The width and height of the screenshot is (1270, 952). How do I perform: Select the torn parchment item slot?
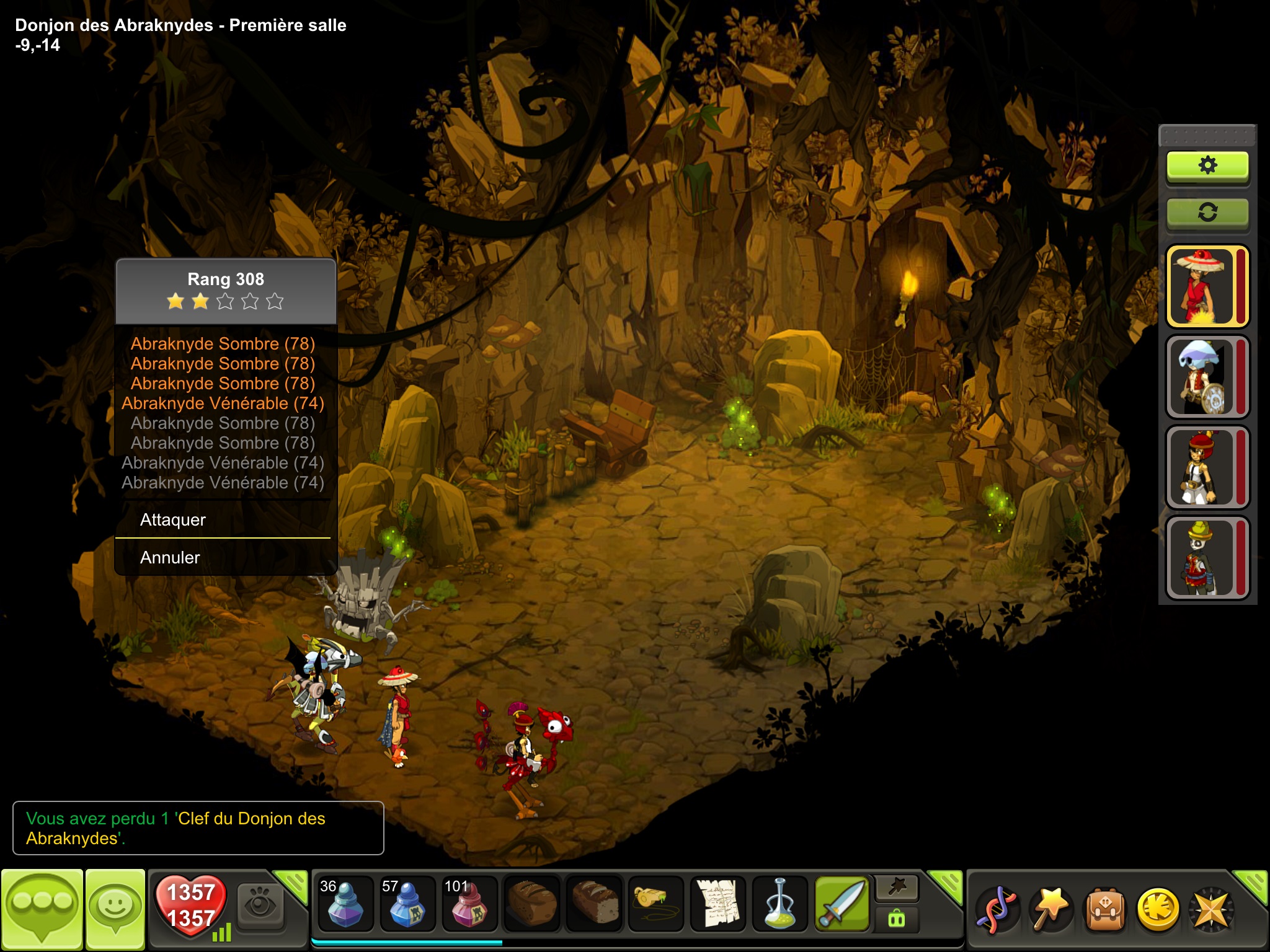coord(717,904)
